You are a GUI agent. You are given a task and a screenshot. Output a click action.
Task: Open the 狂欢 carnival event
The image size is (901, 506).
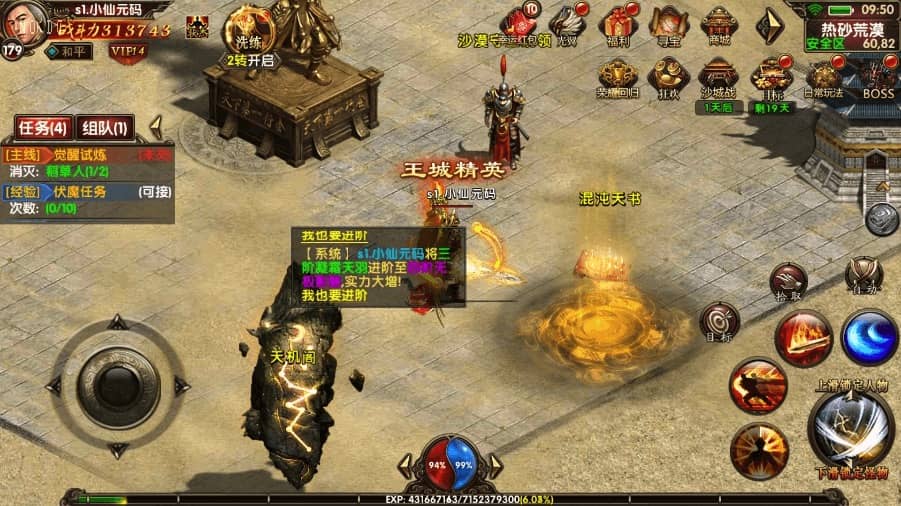coord(667,76)
